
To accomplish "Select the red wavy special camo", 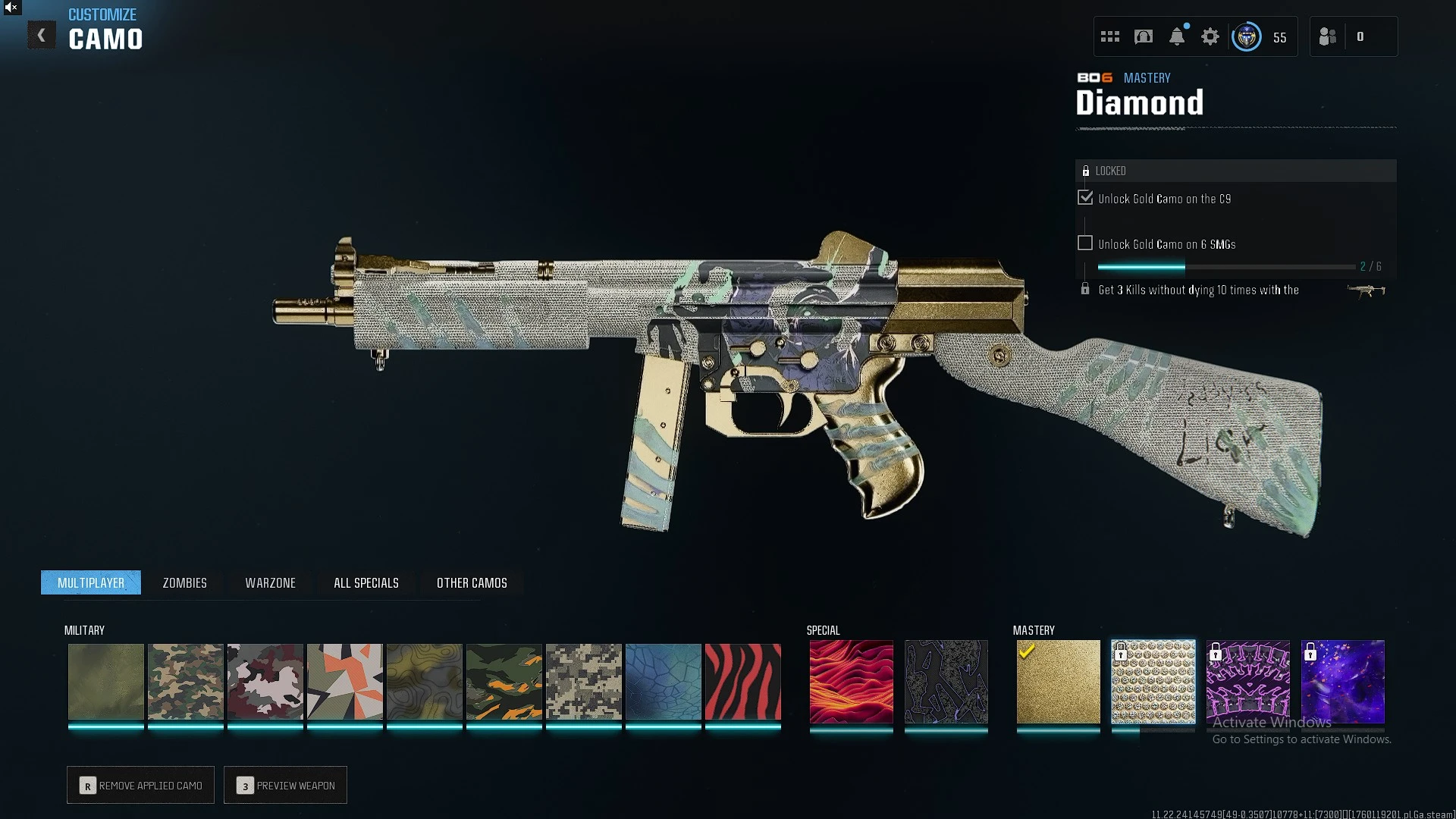I will [x=851, y=681].
